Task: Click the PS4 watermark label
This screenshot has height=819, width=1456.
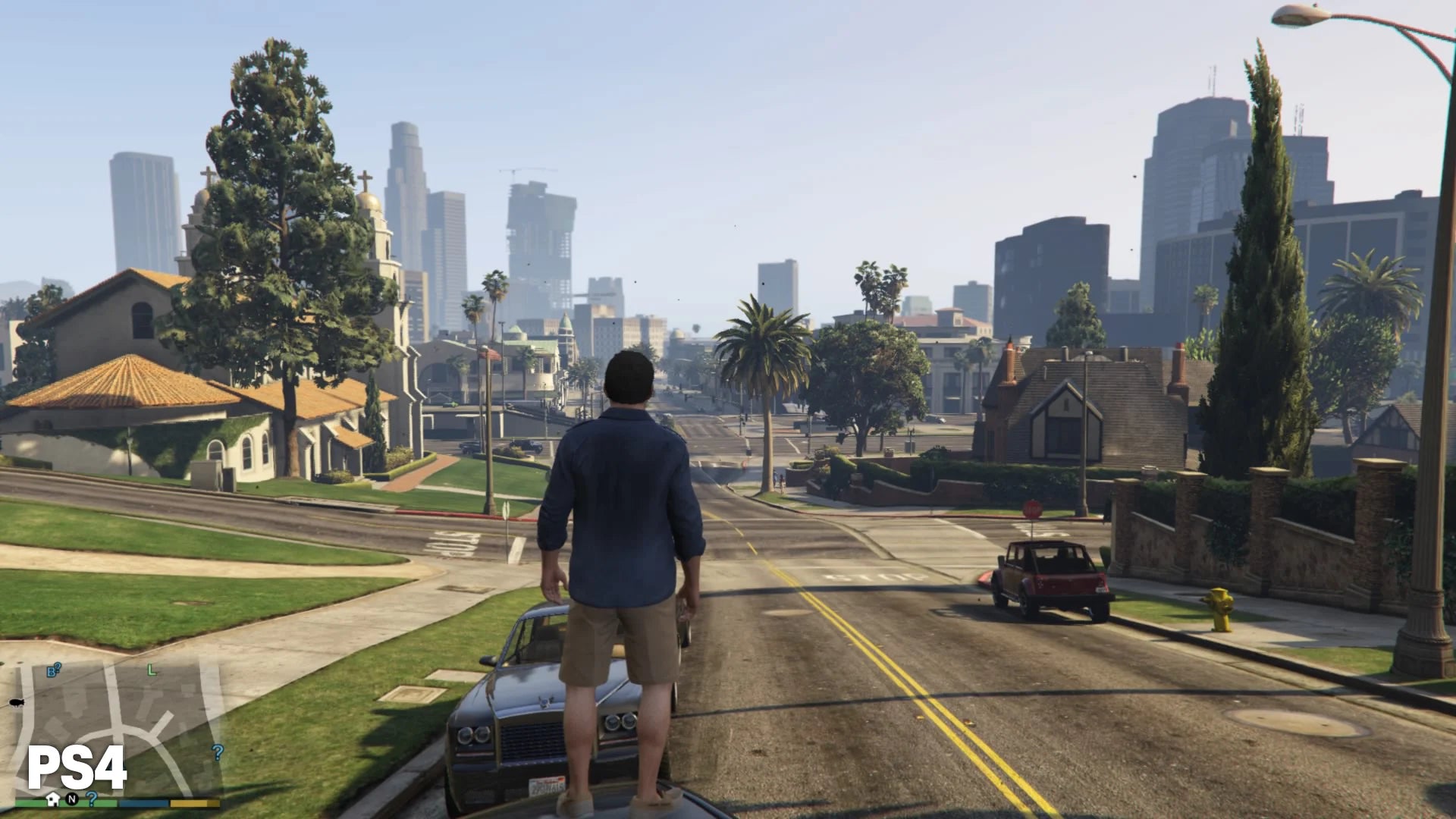Action: click(x=76, y=766)
